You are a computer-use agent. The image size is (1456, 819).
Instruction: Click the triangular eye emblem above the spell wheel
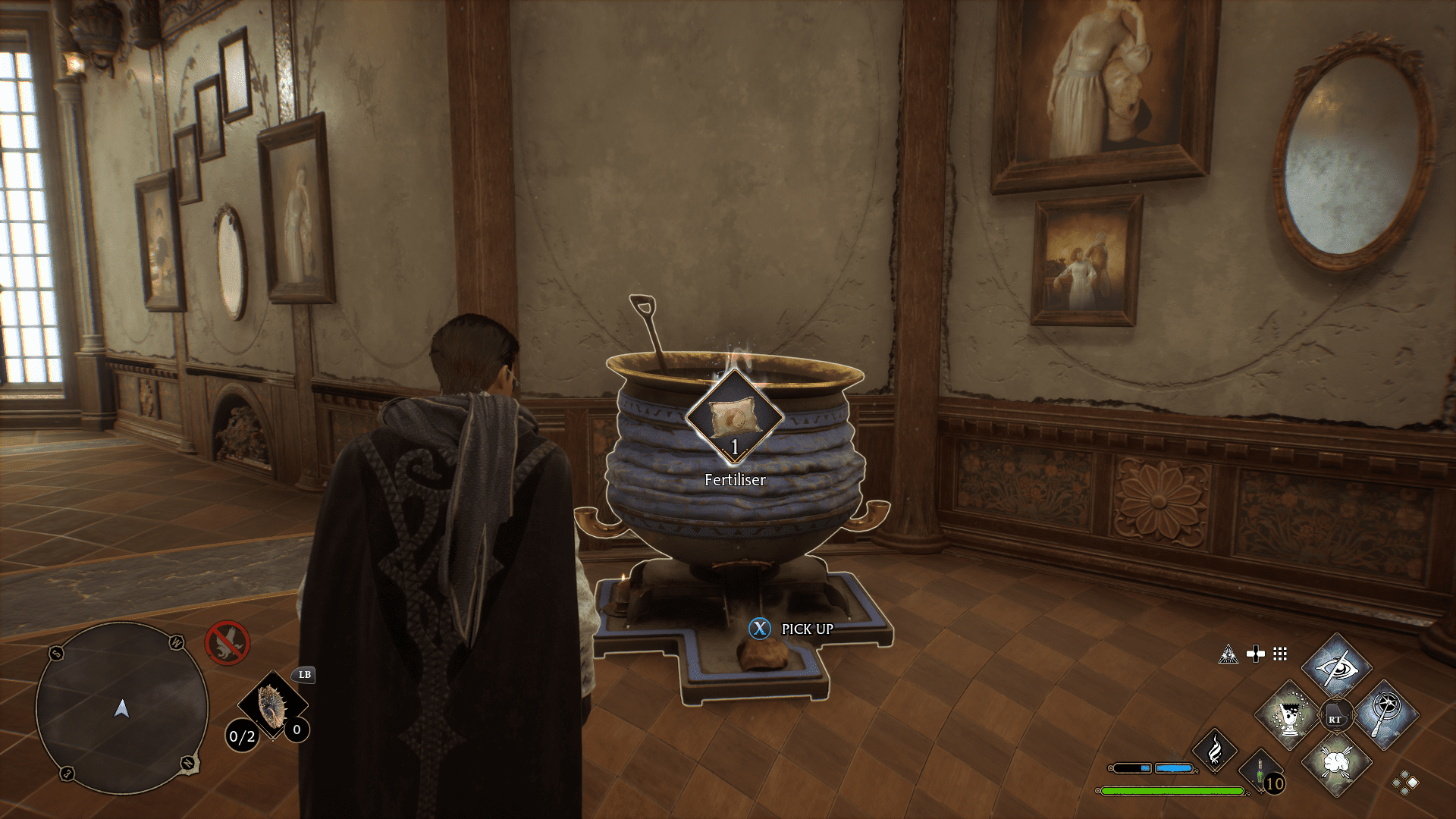pyautogui.click(x=1228, y=654)
